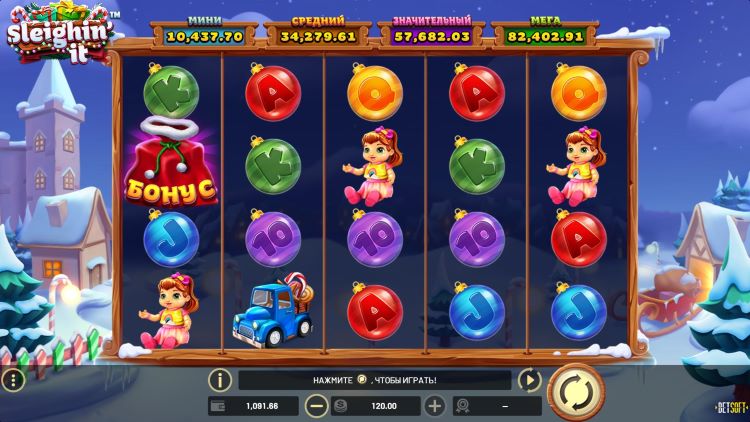
Task: Start autoplay with the small play button
Action: pyautogui.click(x=529, y=380)
